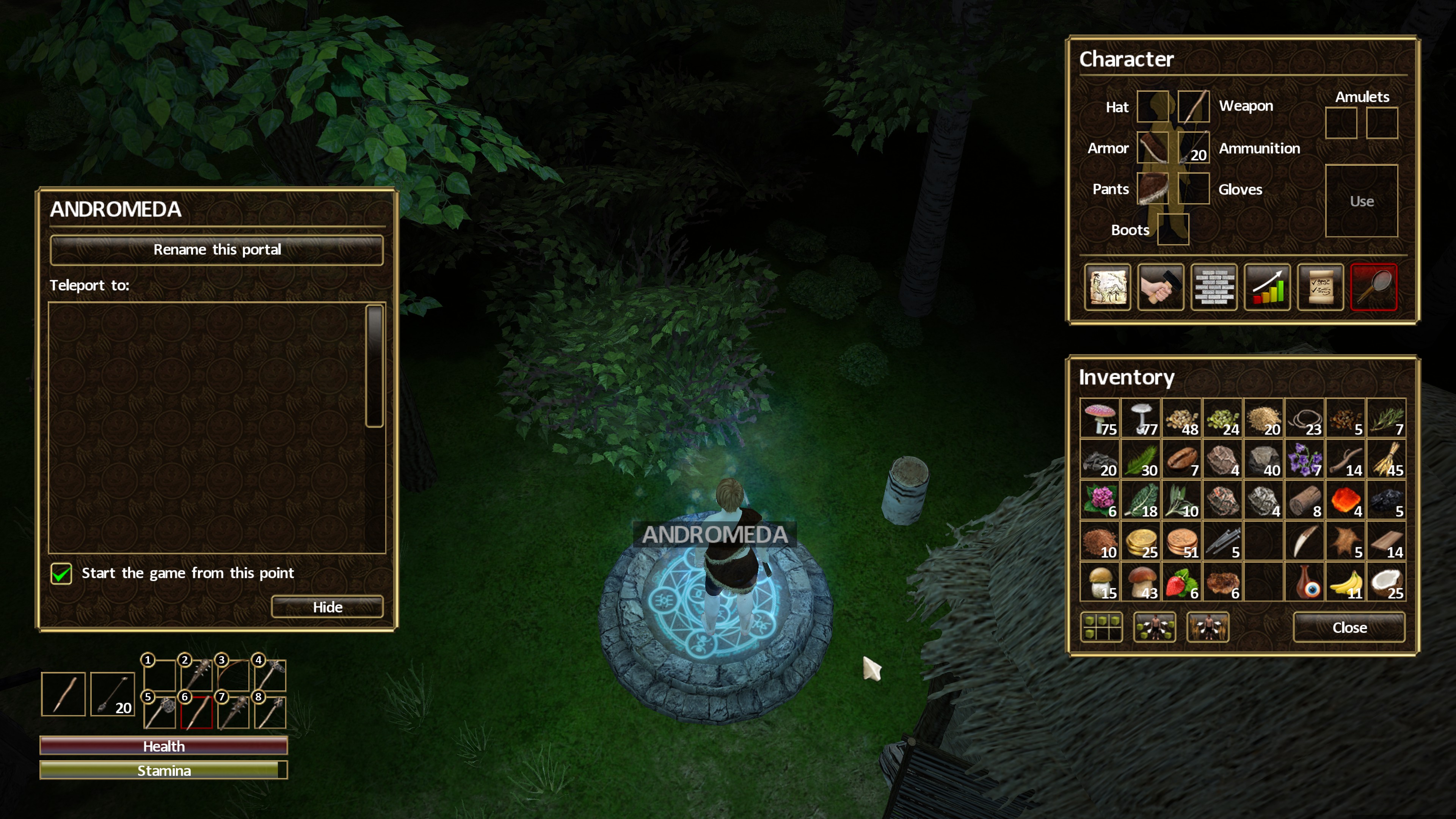Click the Use slot in Character panel

tap(1361, 201)
